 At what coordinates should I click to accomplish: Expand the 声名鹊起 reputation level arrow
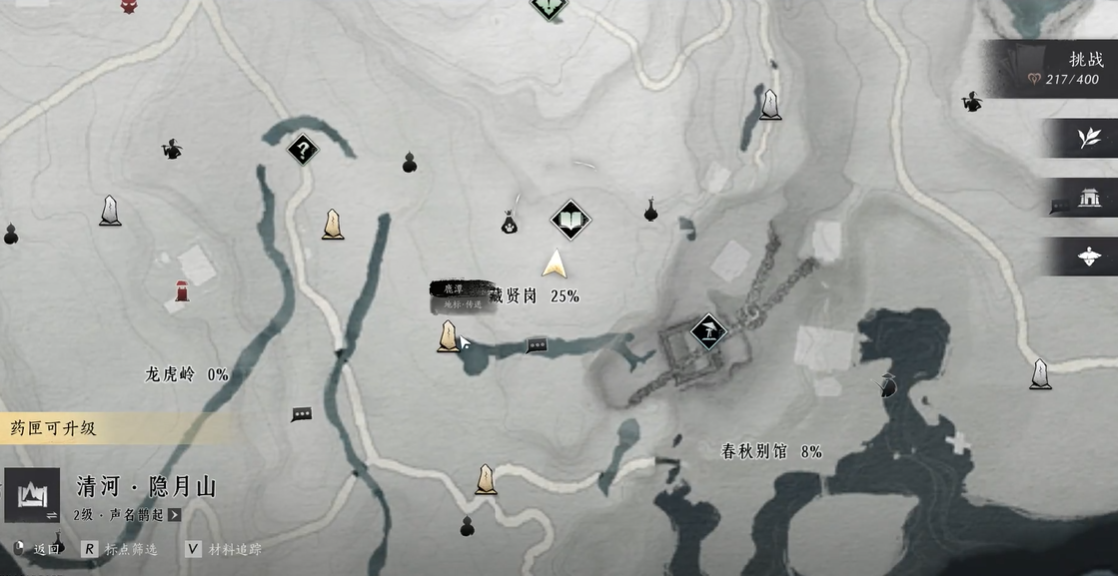coord(175,515)
